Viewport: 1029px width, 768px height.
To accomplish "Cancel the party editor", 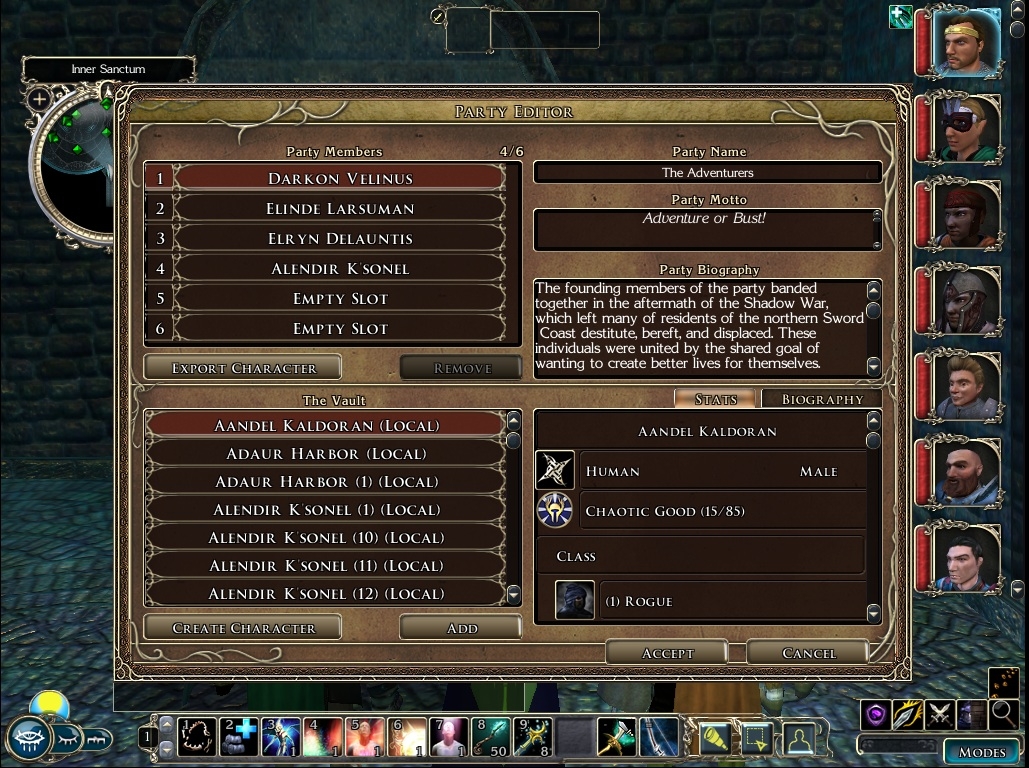I will [x=808, y=653].
